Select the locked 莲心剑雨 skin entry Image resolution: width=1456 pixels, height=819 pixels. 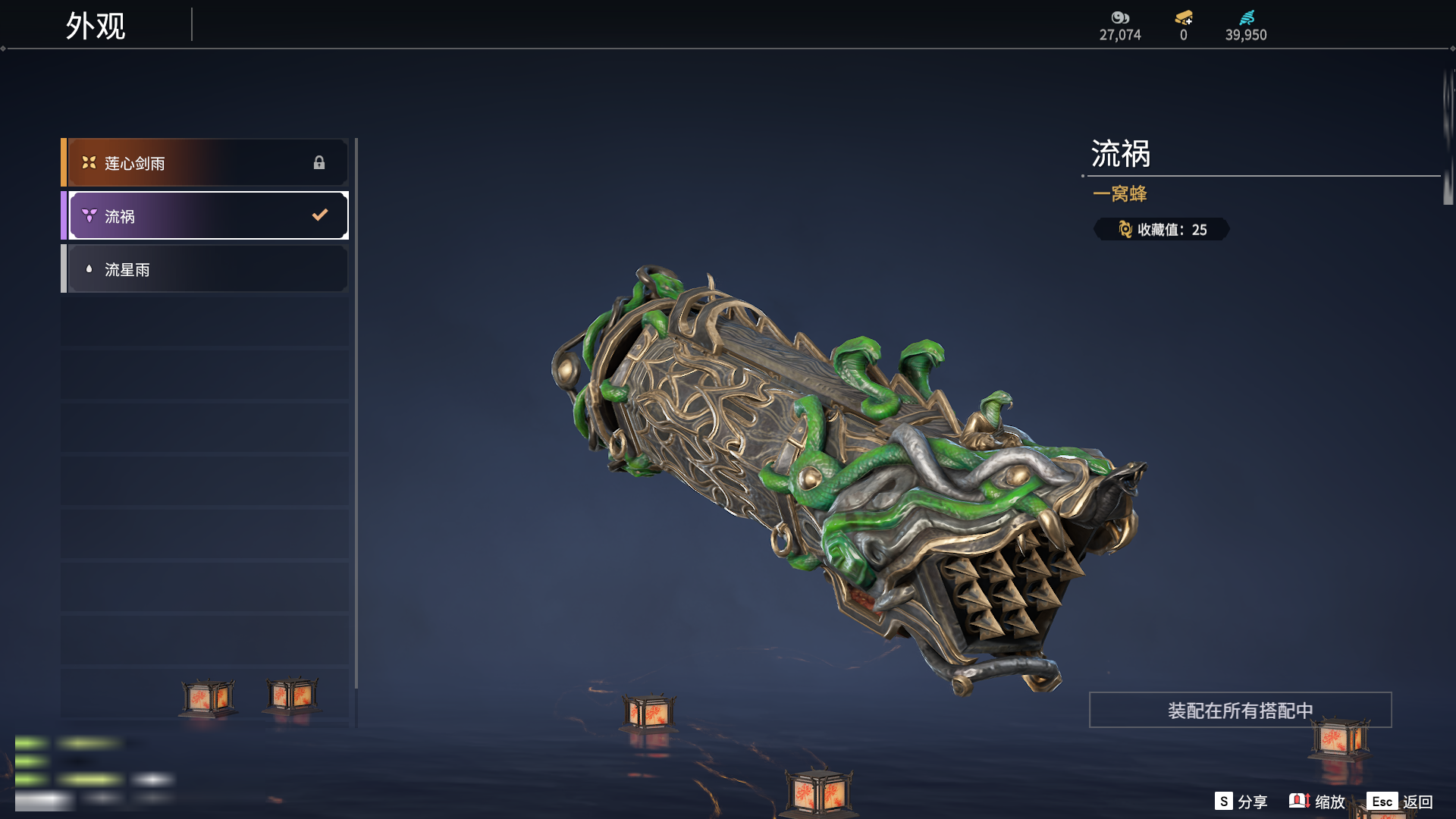[205, 163]
